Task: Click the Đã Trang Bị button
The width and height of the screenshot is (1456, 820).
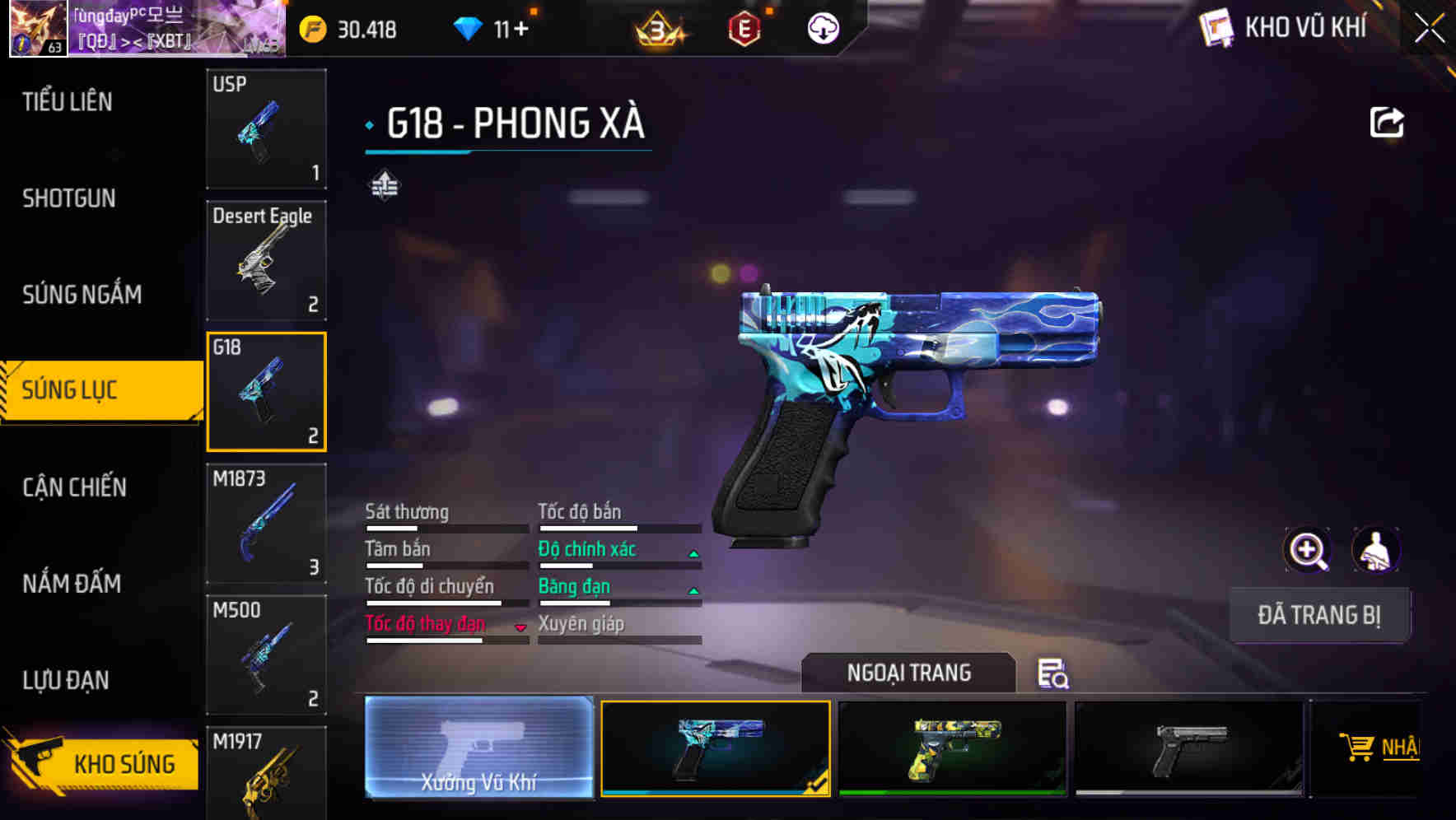Action: point(1319,615)
